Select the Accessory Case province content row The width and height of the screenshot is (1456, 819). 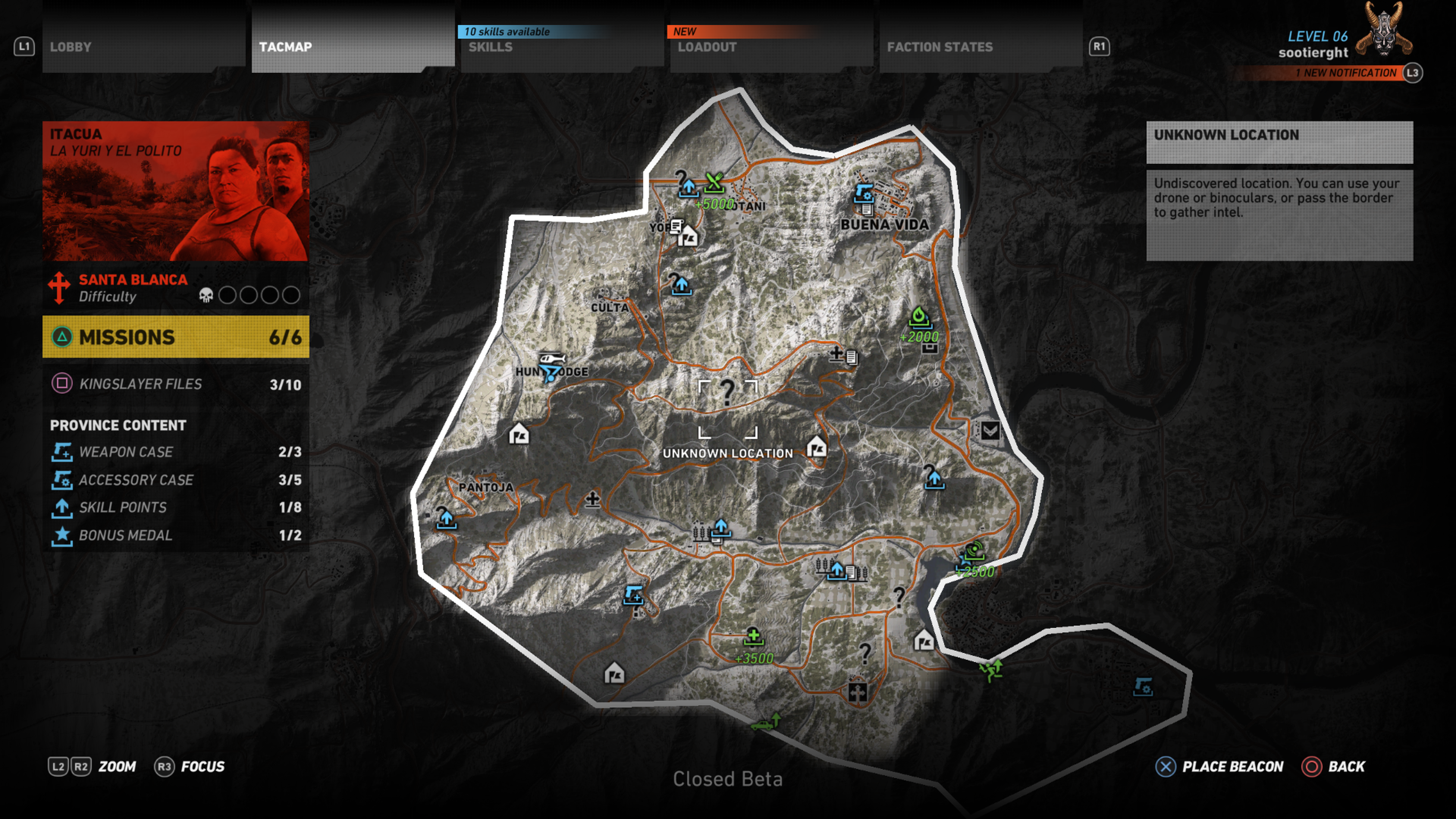coord(175,479)
